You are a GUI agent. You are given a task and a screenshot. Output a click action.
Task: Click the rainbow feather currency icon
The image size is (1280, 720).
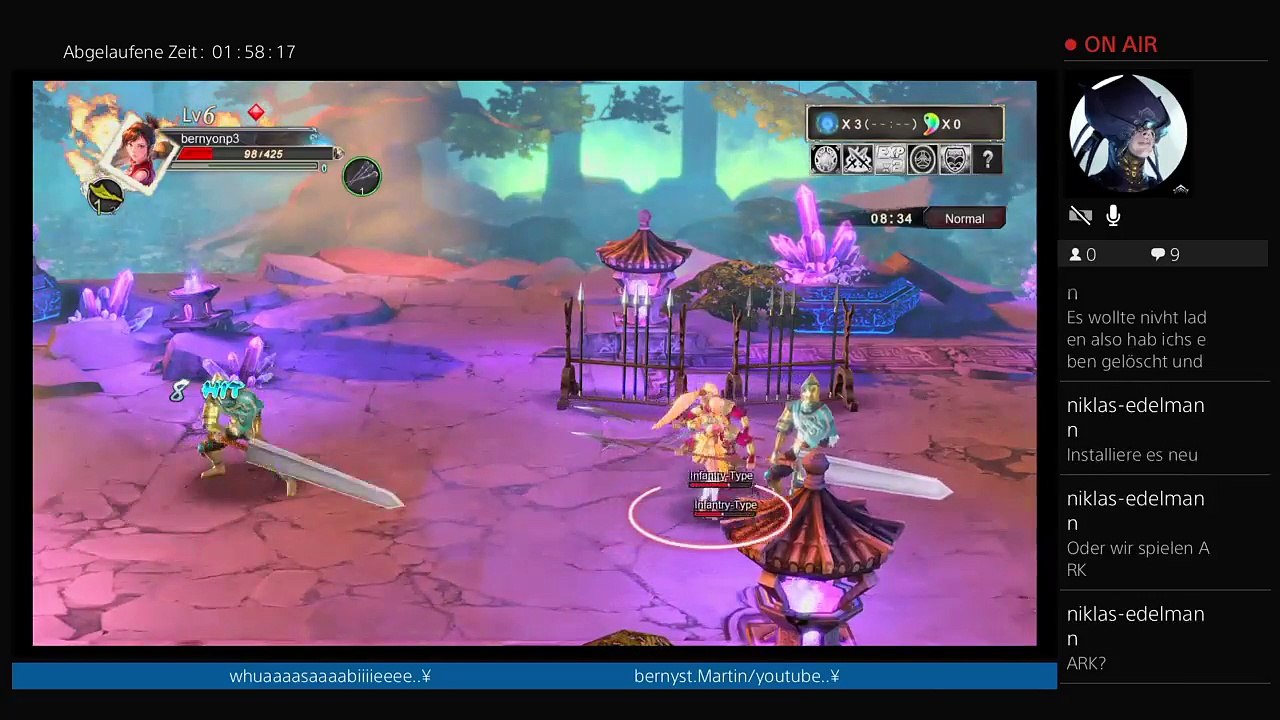tap(931, 124)
